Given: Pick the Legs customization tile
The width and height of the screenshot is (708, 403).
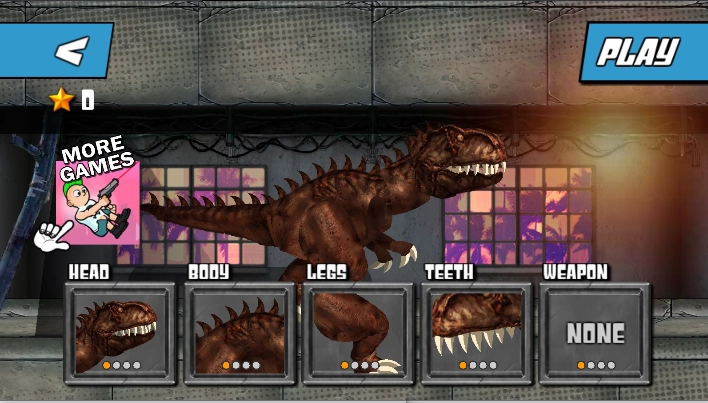Looking at the screenshot, I should pyautogui.click(x=358, y=333).
